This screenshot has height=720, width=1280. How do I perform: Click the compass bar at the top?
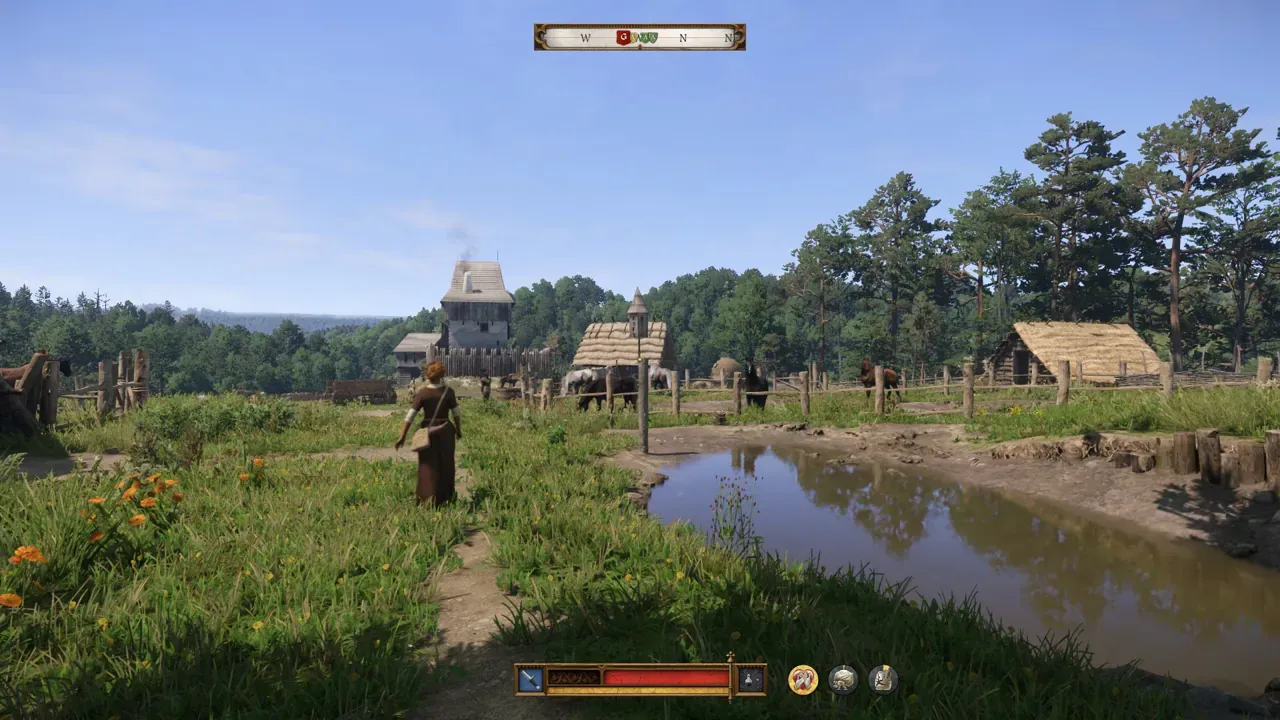click(x=639, y=37)
